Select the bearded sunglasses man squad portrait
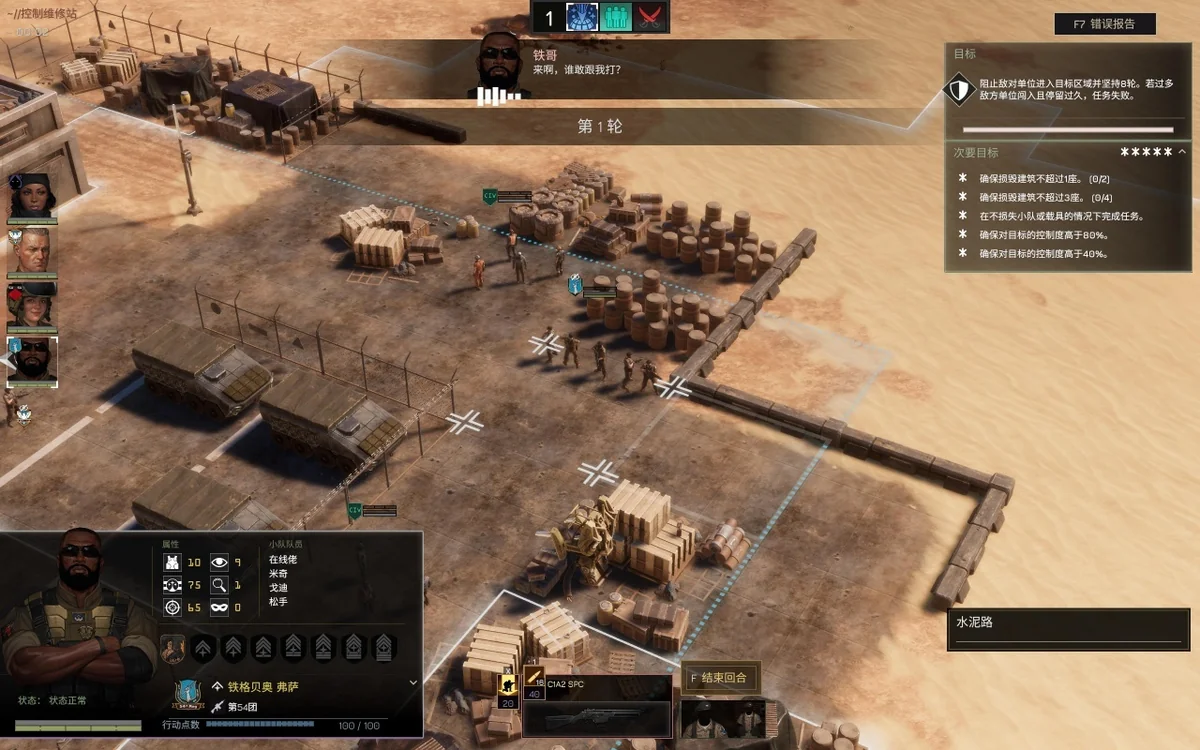Screen dimensions: 1200x750 (x=33, y=361)
